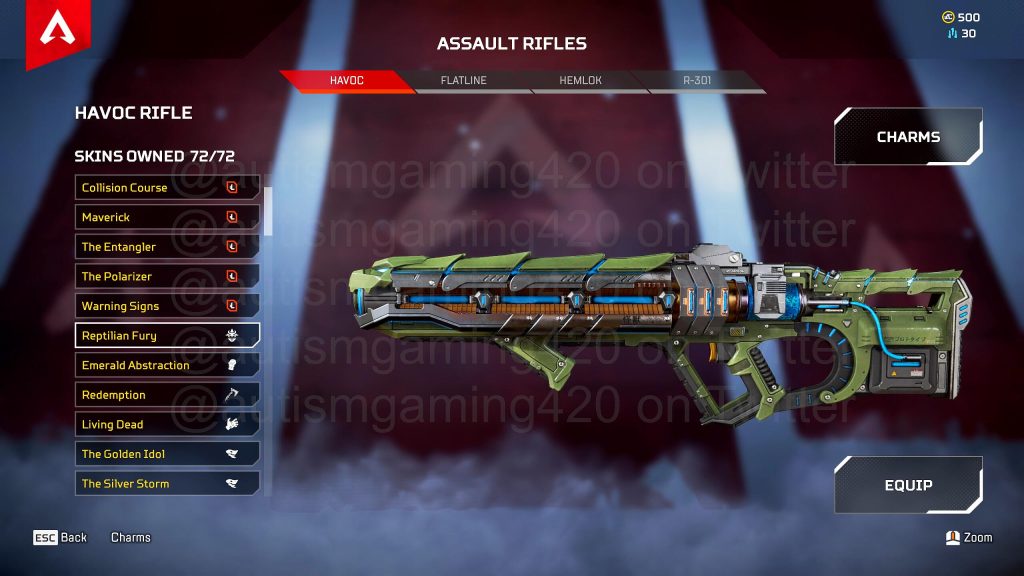Show the R-301 tab
1024x576 pixels.
697,81
